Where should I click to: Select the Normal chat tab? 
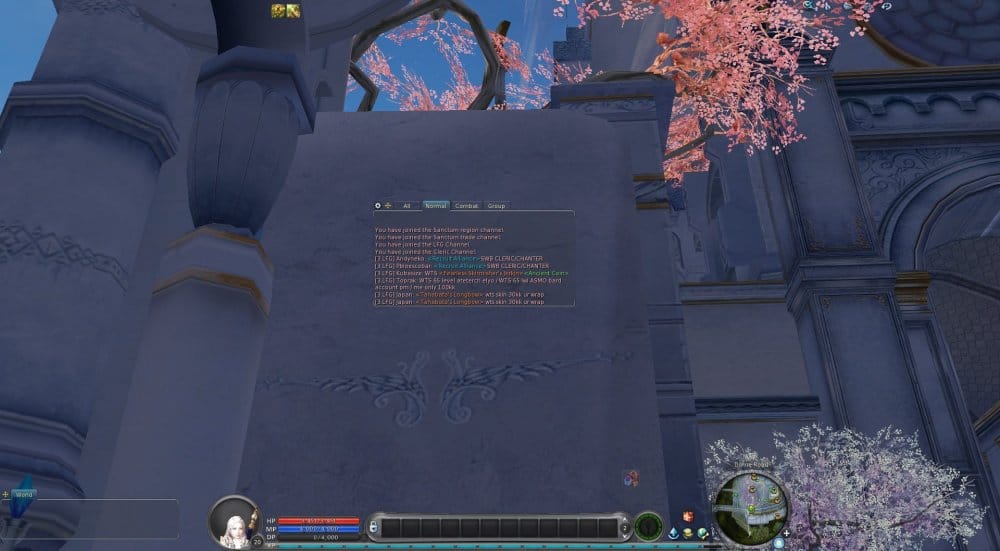[436, 206]
